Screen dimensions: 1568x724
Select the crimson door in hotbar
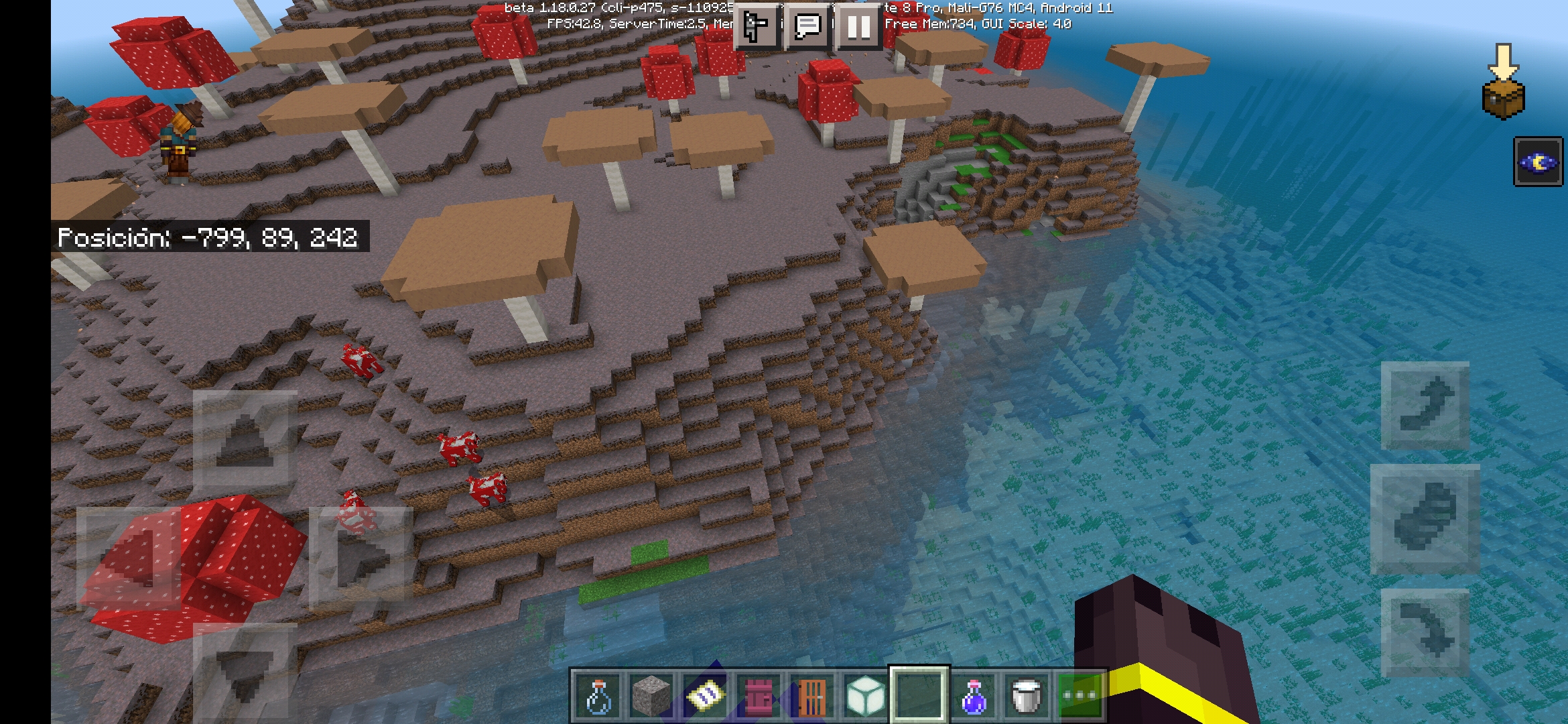(758, 696)
